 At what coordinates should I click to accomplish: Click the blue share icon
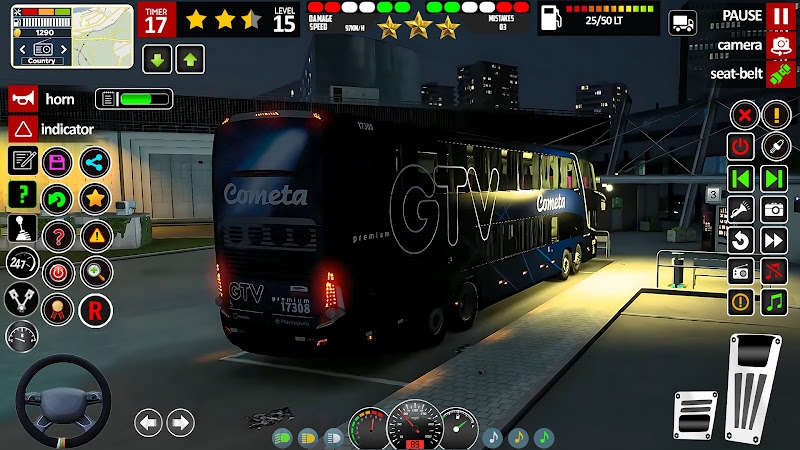pos(95,162)
